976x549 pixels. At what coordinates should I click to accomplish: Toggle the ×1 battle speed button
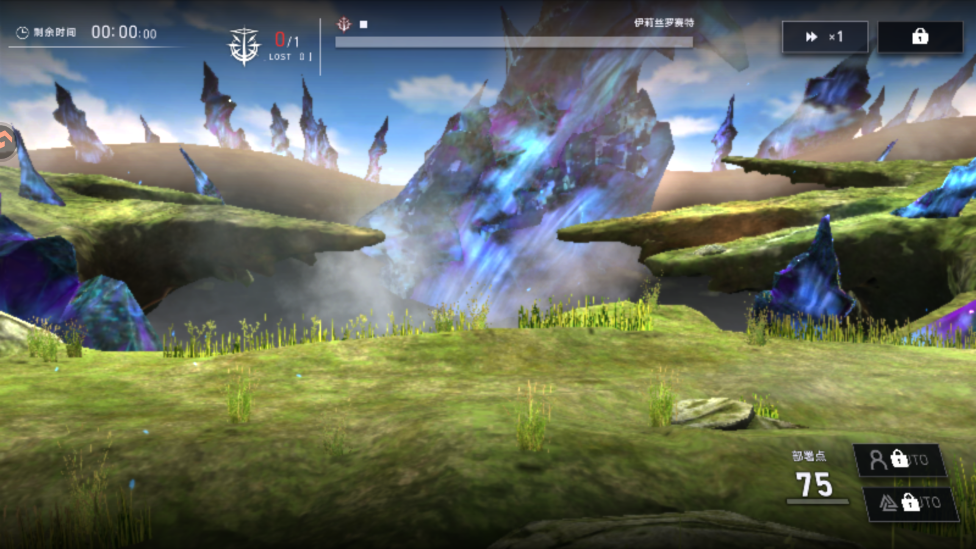(824, 37)
